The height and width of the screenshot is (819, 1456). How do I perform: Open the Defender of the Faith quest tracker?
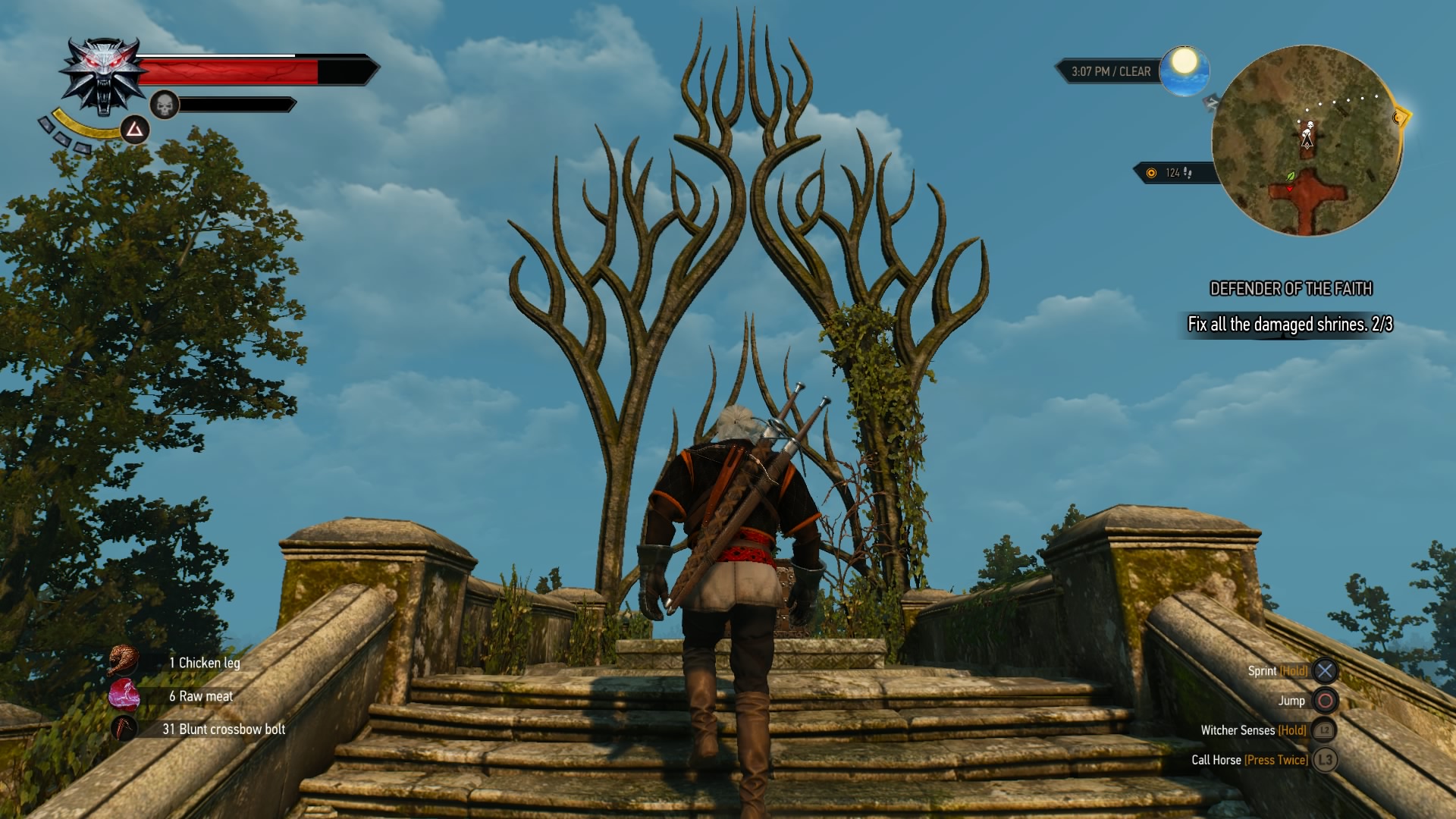pos(1291,289)
